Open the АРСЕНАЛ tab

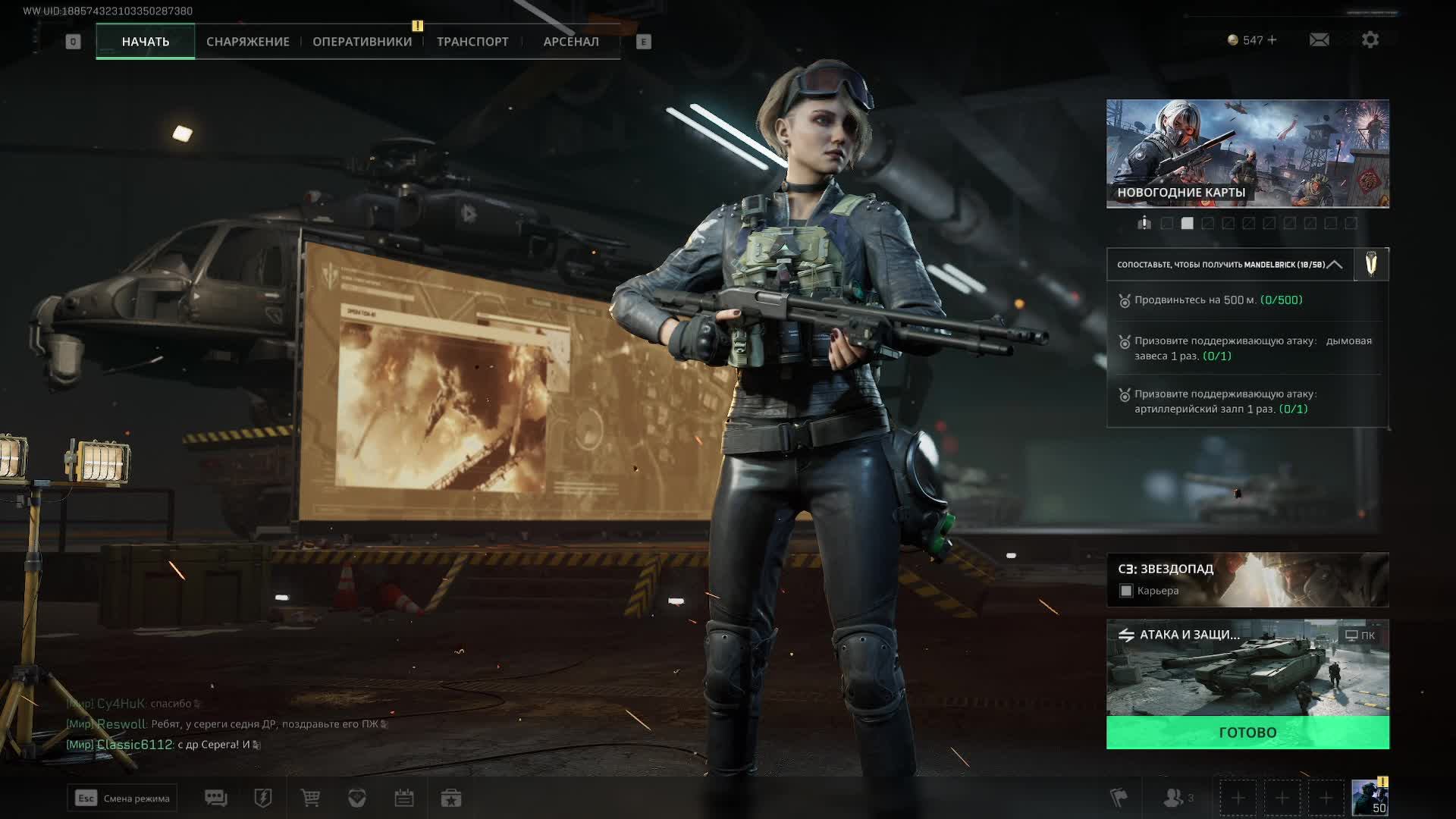coord(571,42)
